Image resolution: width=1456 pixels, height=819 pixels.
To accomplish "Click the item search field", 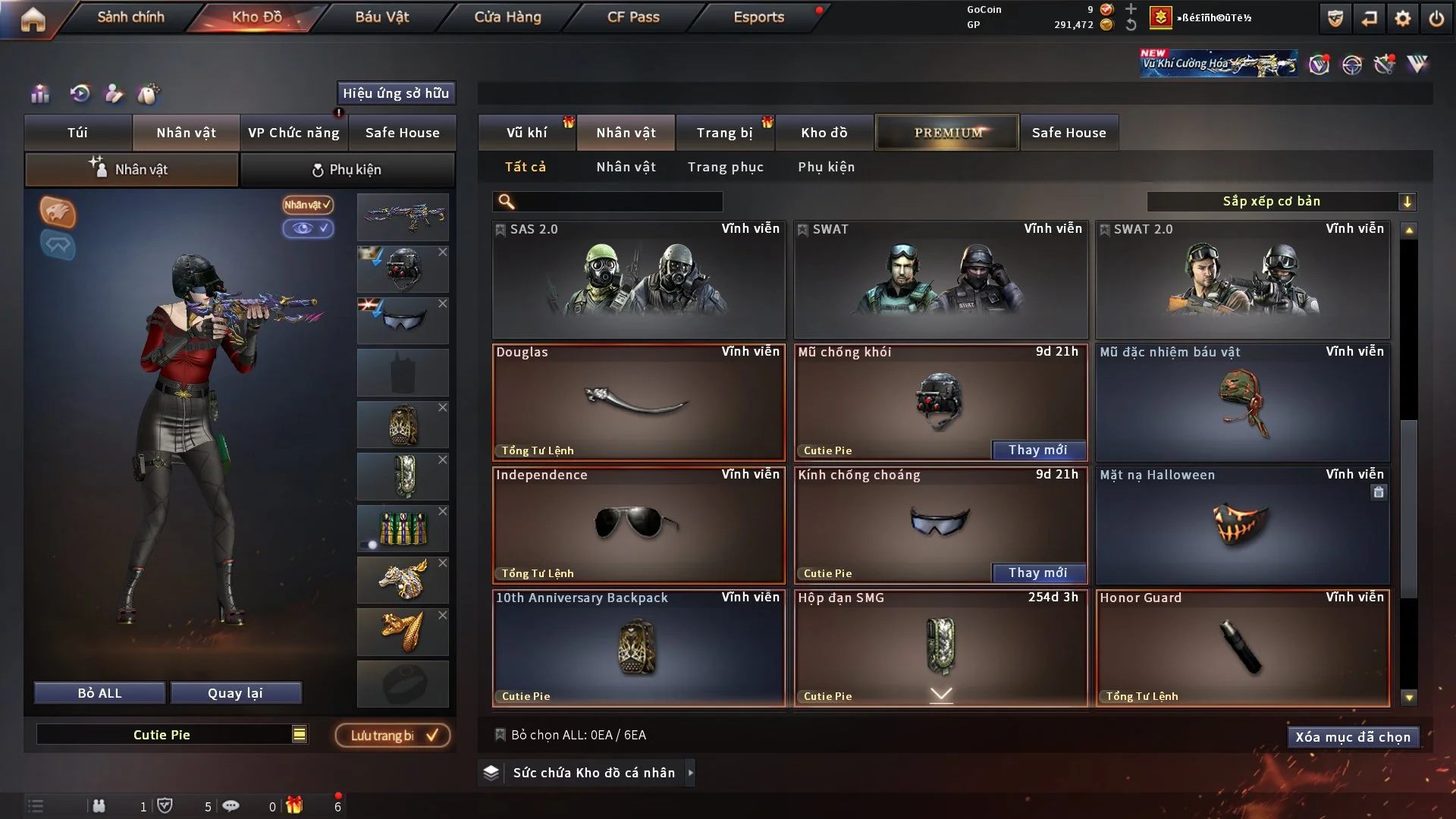I will point(618,202).
